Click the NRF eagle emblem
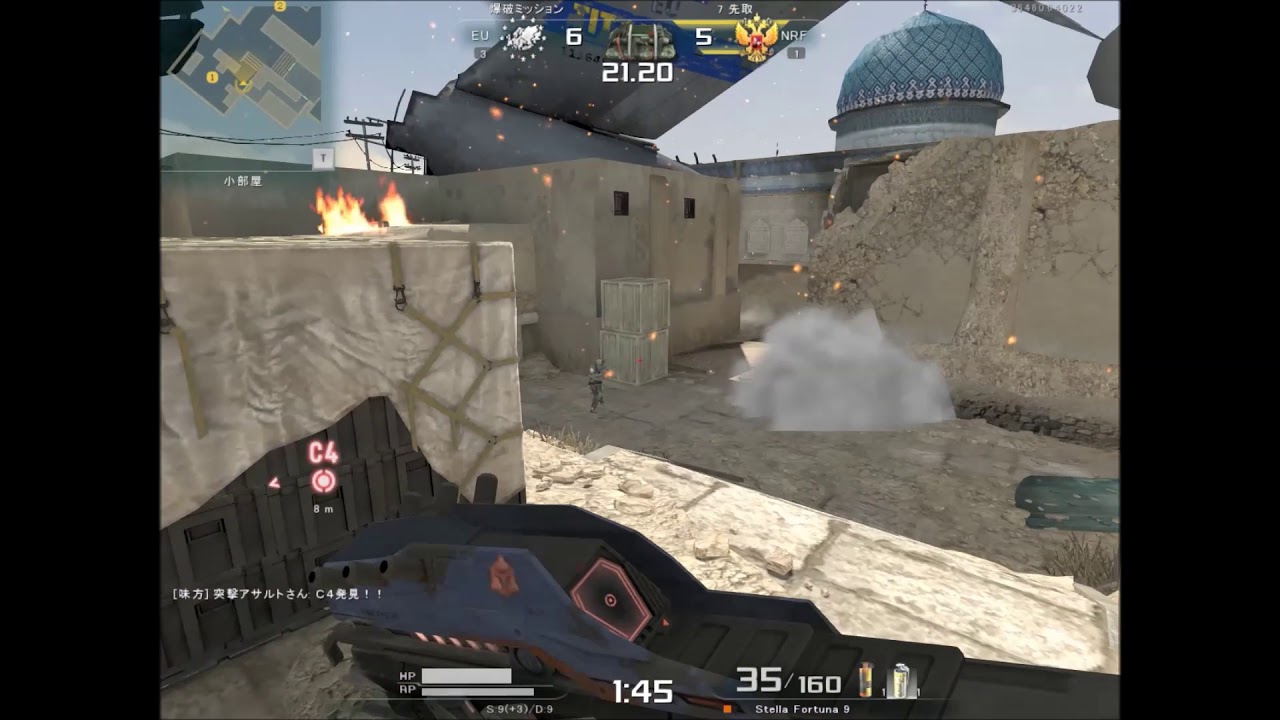 755,38
